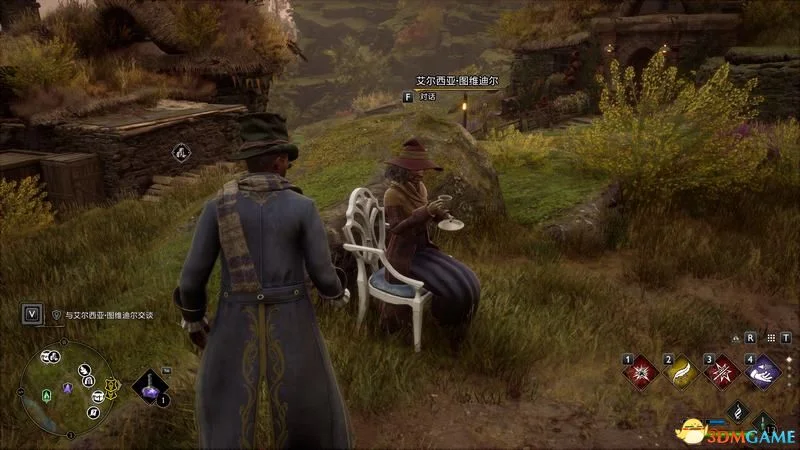This screenshot has width=800, height=450.
Task: Activate the red crossed-star spell in slot 3
Action: [722, 373]
